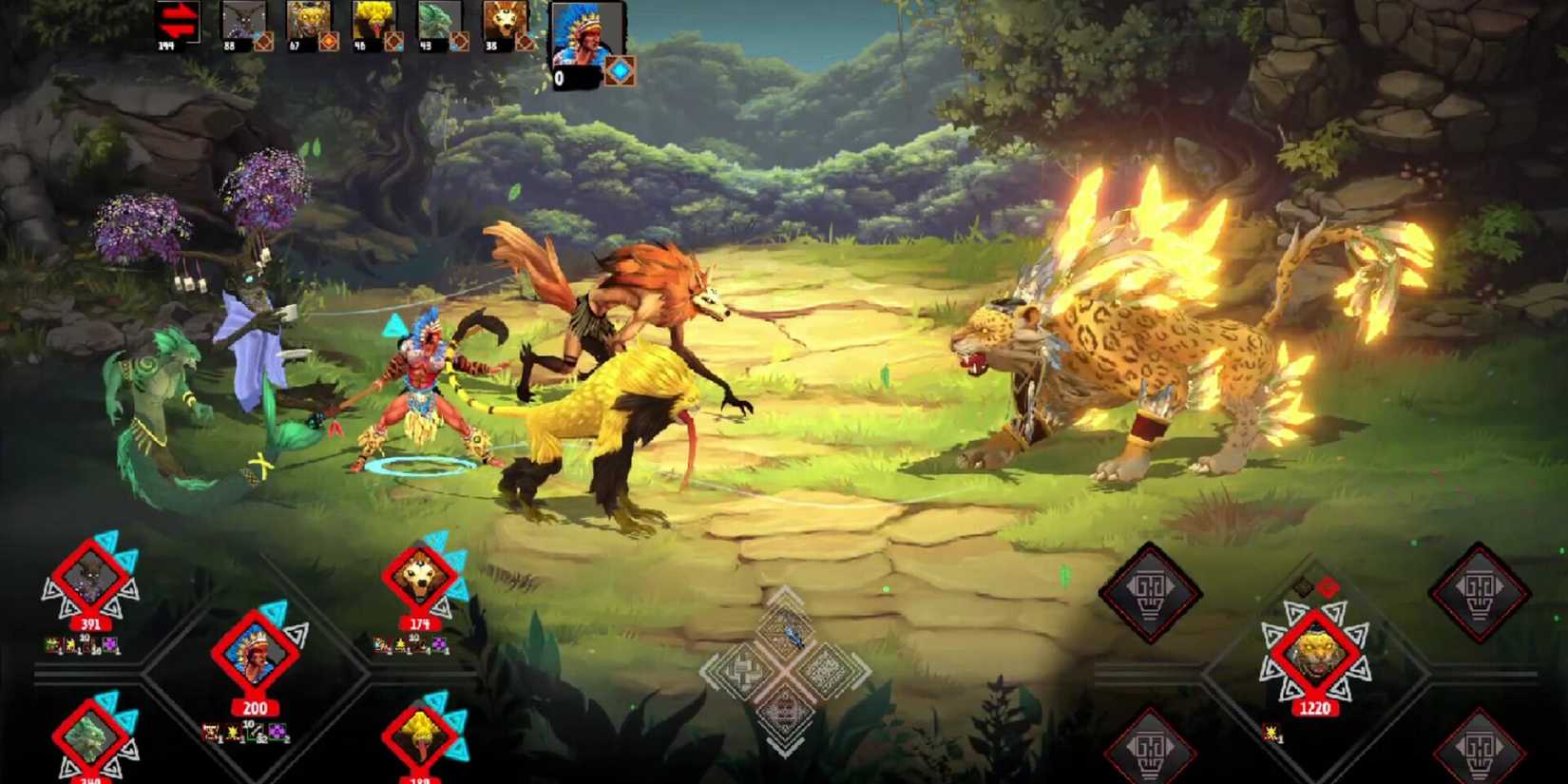Click the orange flame element icon beside the jaguar turn portrait
Screen dimensions: 1568x784
[x=329, y=40]
